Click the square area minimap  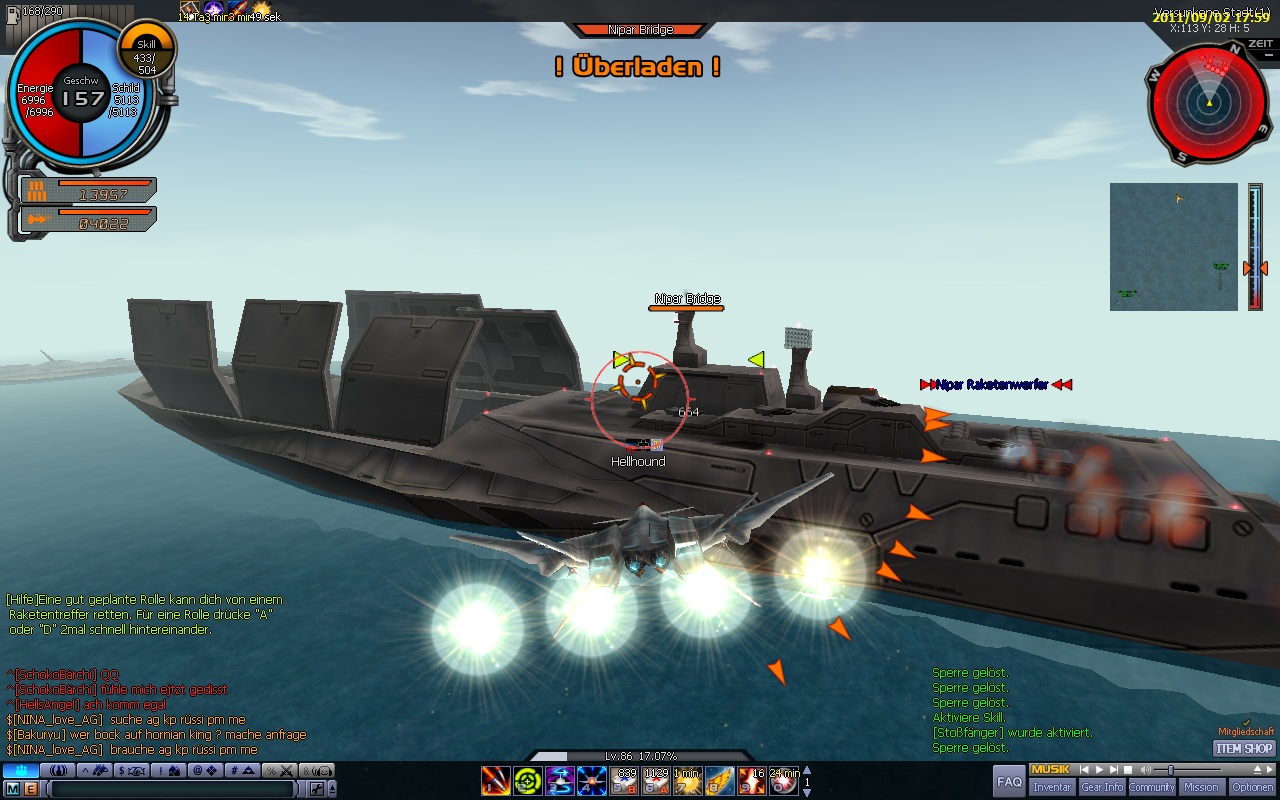(1173, 246)
